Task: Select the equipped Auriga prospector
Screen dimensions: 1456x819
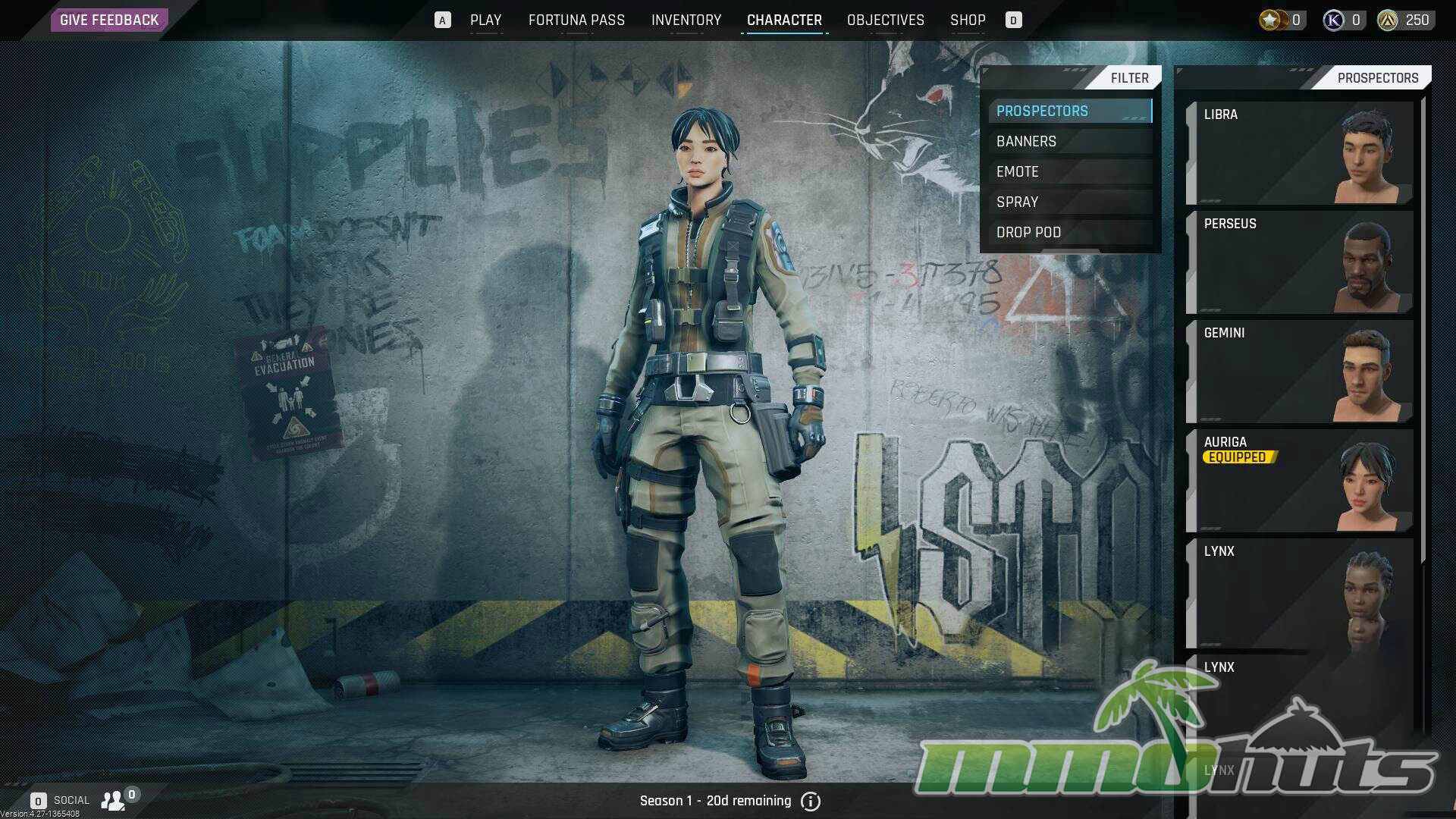Action: coord(1300,481)
